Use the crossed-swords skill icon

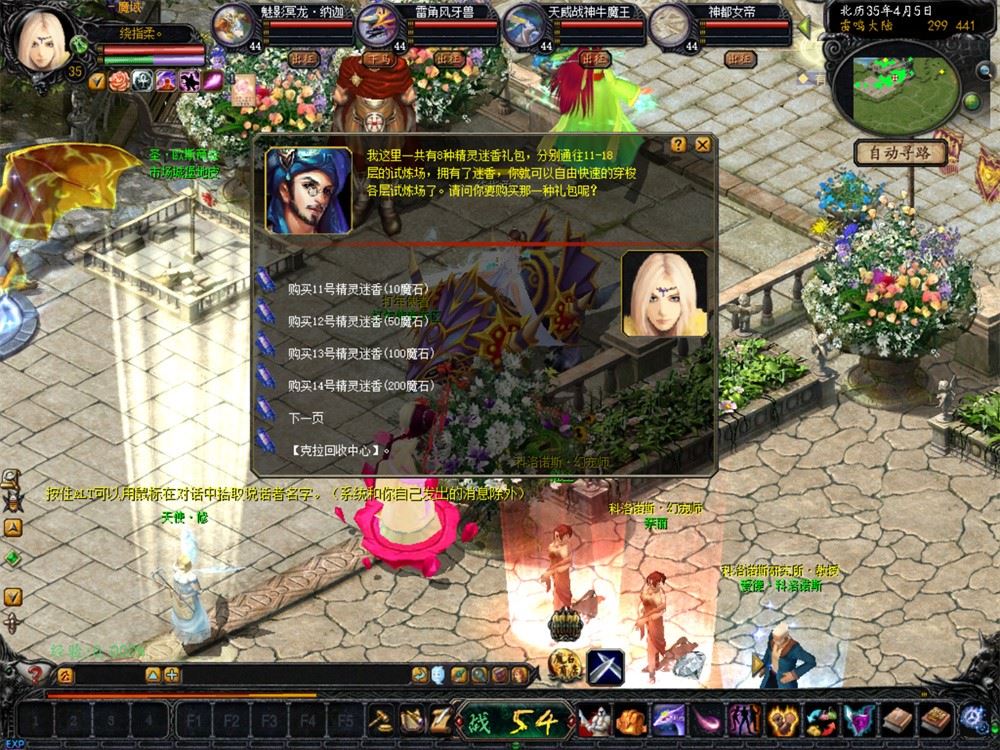pyautogui.click(x=606, y=666)
